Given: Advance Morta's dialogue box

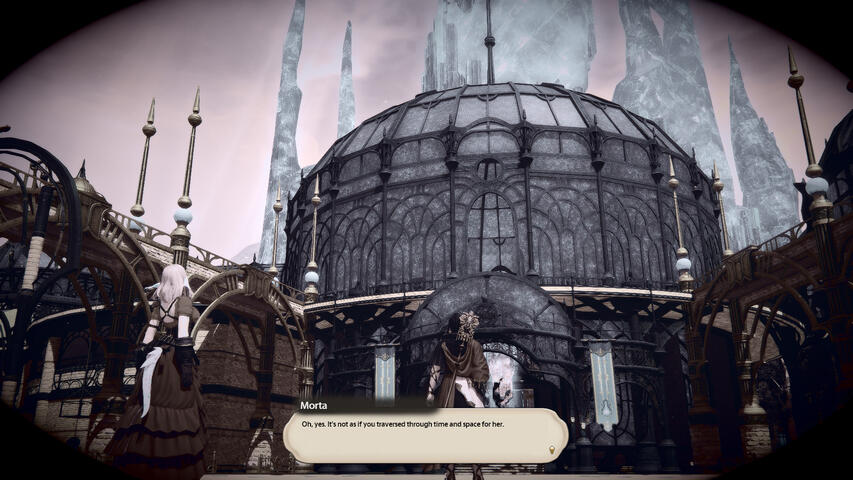Looking at the screenshot, I should 425,435.
